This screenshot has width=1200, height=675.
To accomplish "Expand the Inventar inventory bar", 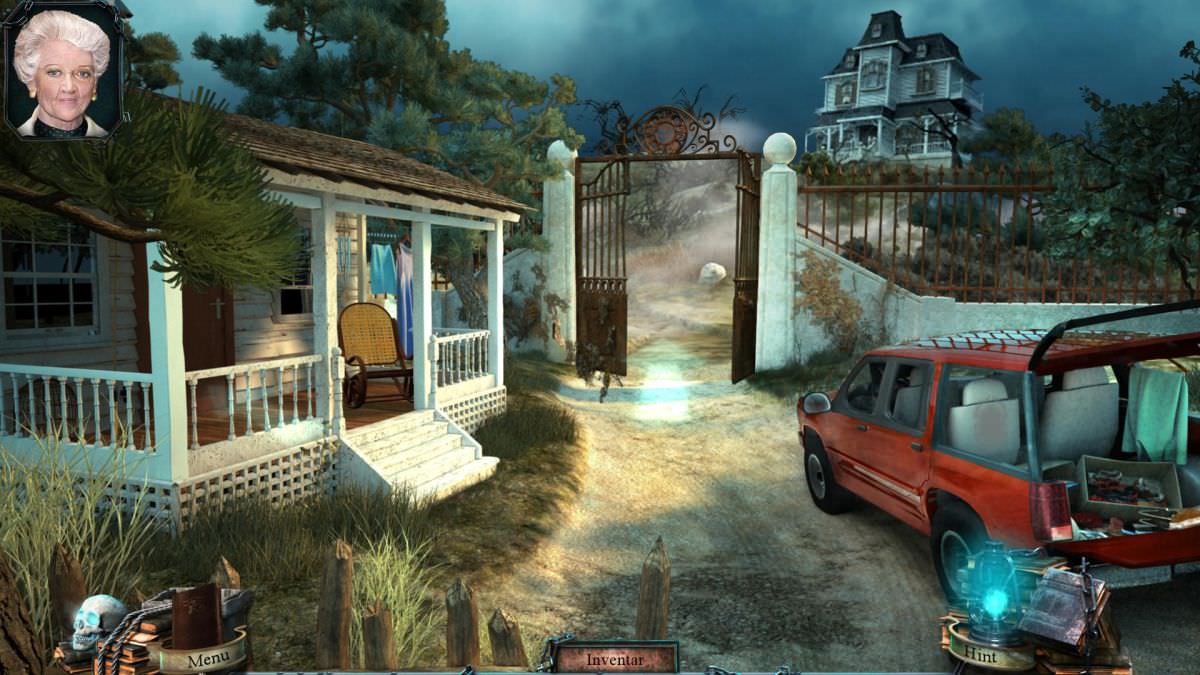I will (615, 658).
